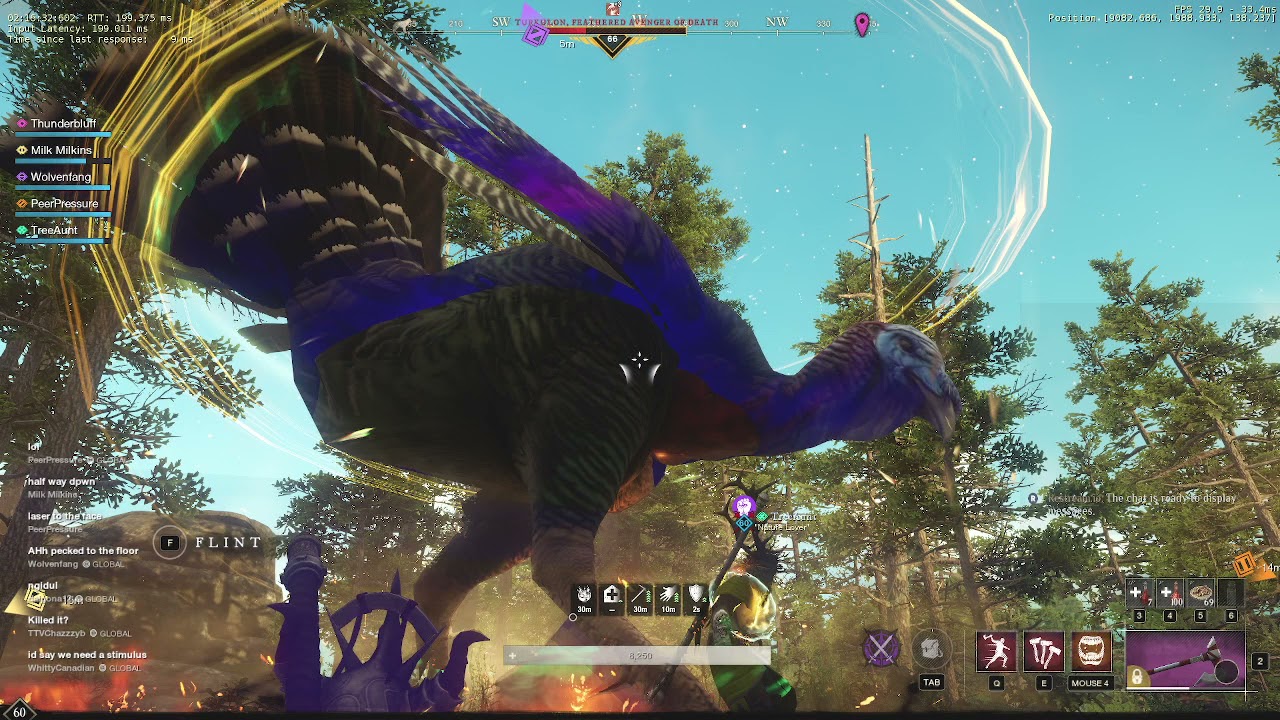This screenshot has height=720, width=1280.
Task: Activate the charging axe-throw ability
Action: pyautogui.click(x=996, y=652)
